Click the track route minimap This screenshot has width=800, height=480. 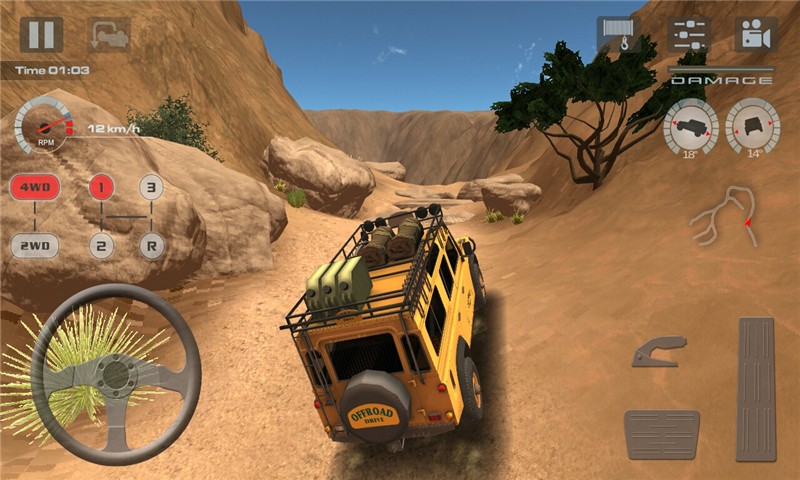tap(725, 215)
